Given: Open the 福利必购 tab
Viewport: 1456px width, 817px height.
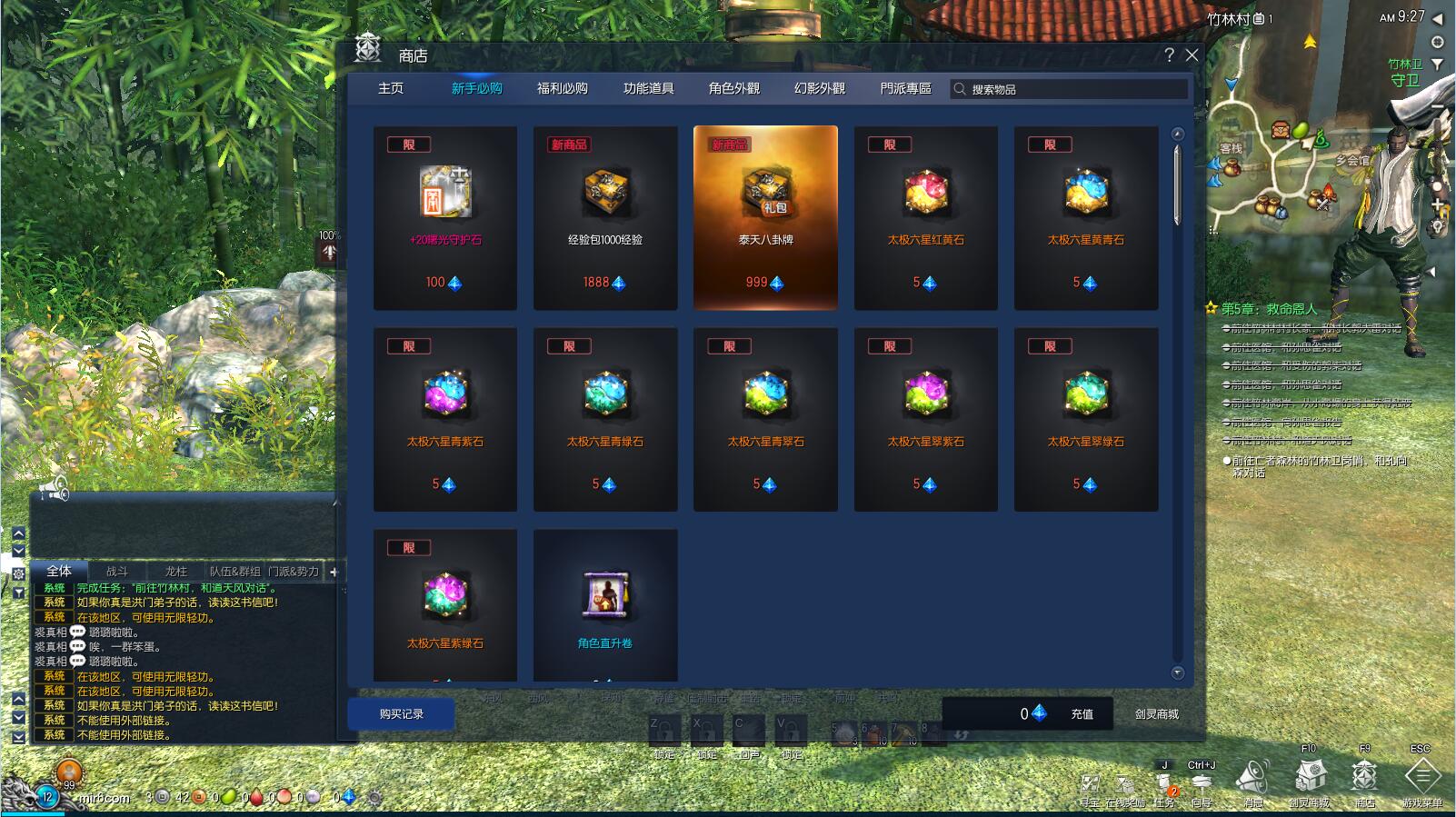Looking at the screenshot, I should click(x=562, y=88).
